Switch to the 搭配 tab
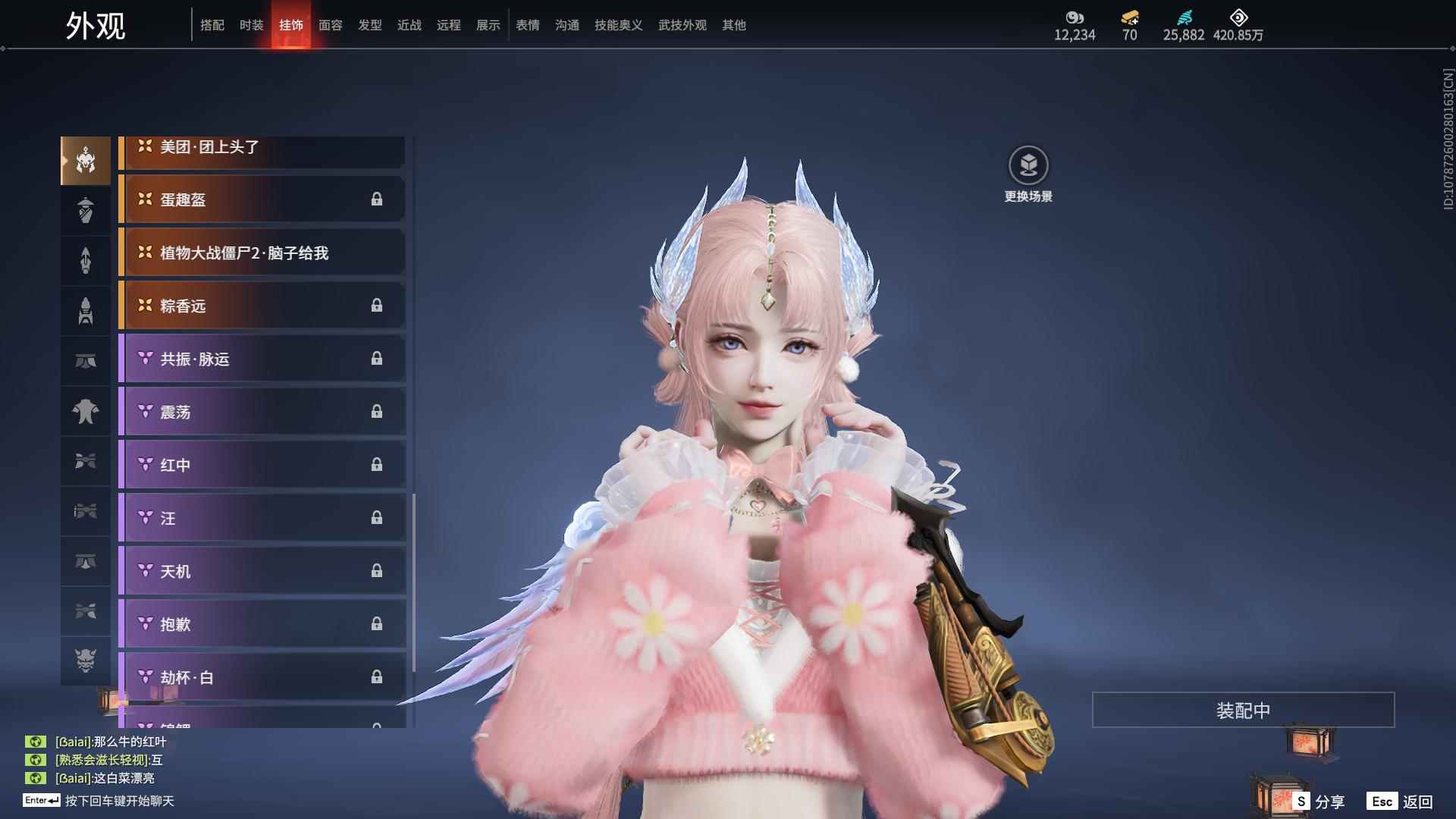Image resolution: width=1456 pixels, height=819 pixels. click(212, 25)
